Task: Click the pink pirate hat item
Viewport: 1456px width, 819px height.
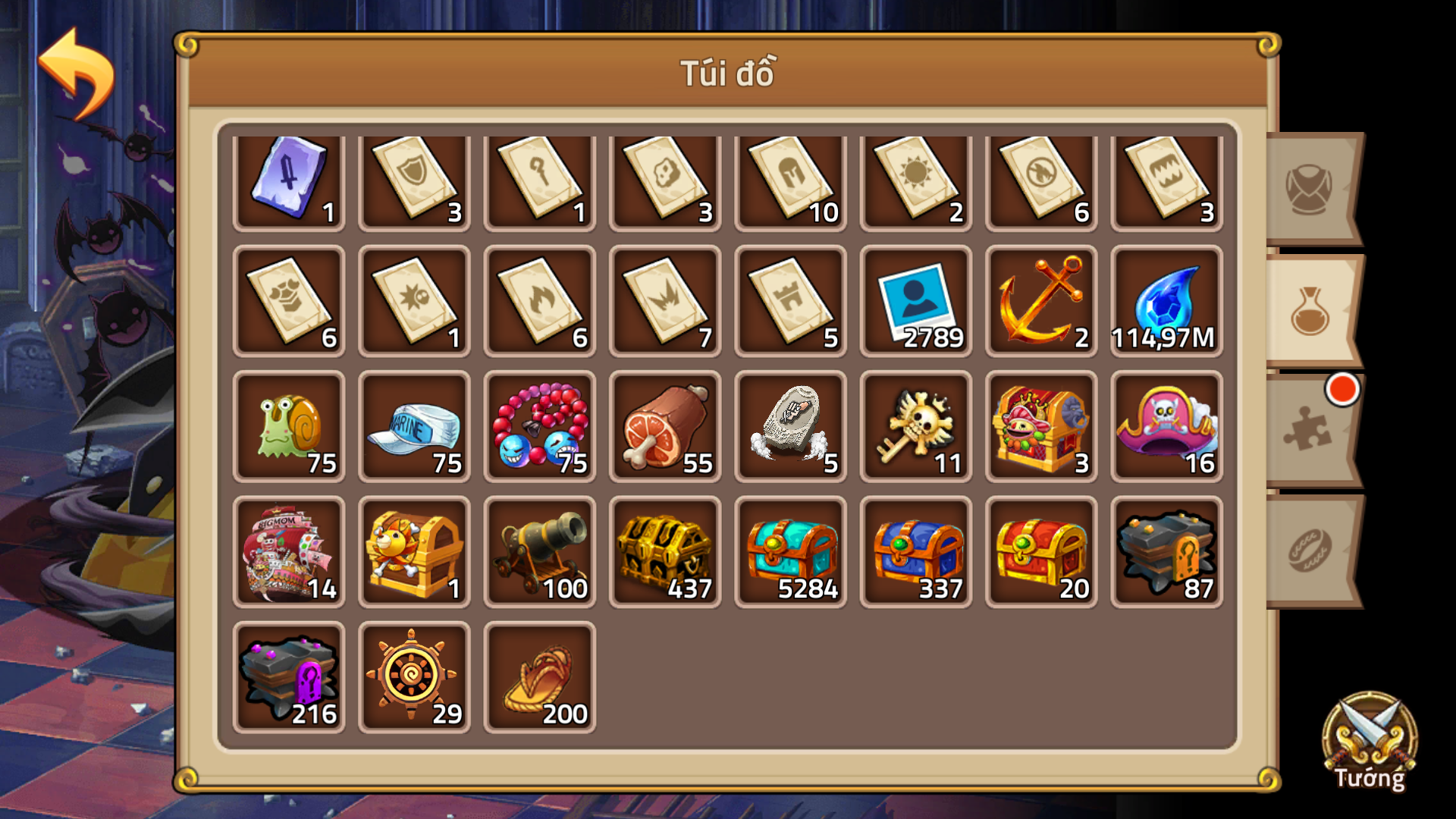Action: (1166, 427)
